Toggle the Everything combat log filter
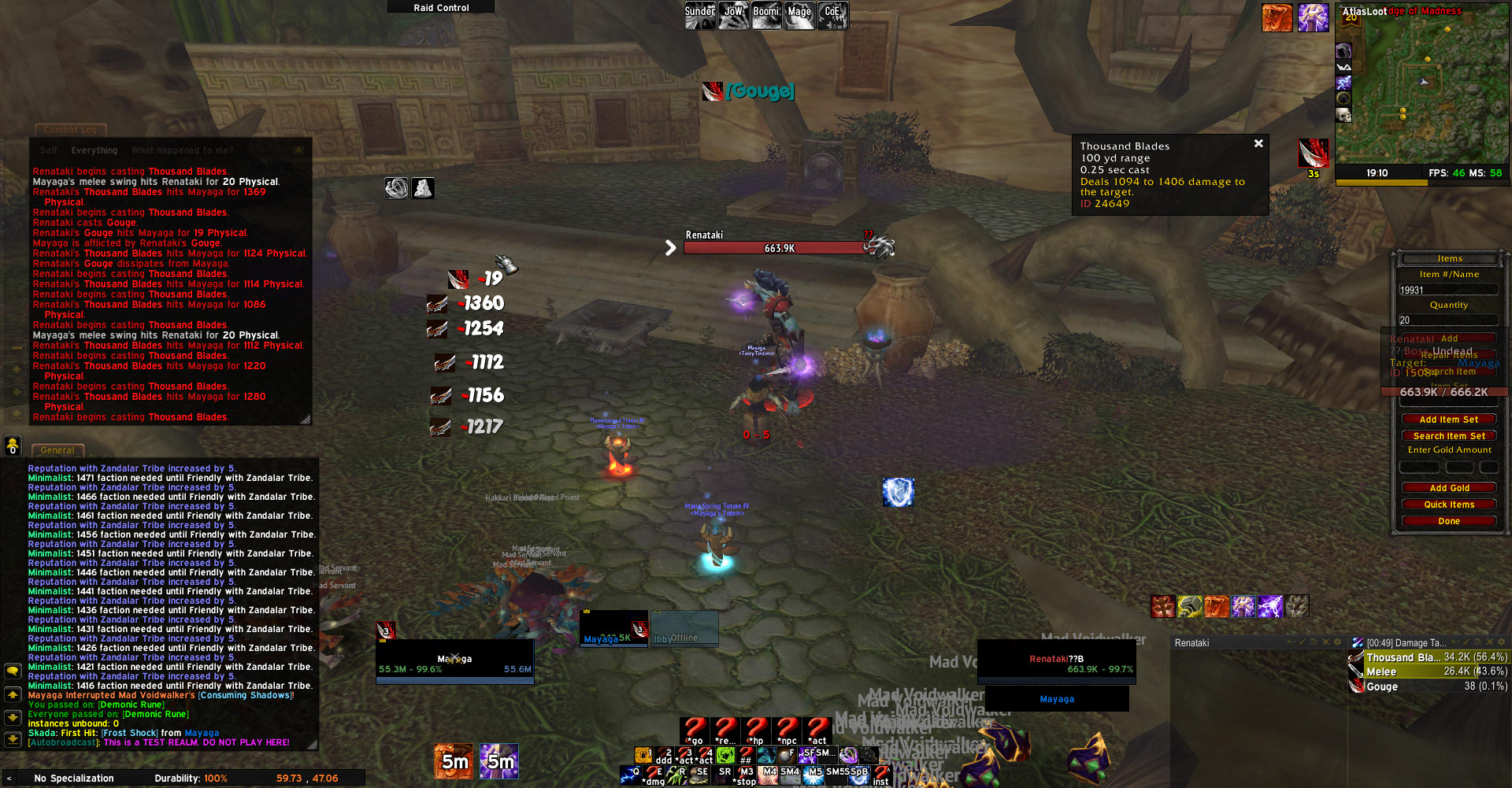The image size is (1512, 788). [94, 150]
